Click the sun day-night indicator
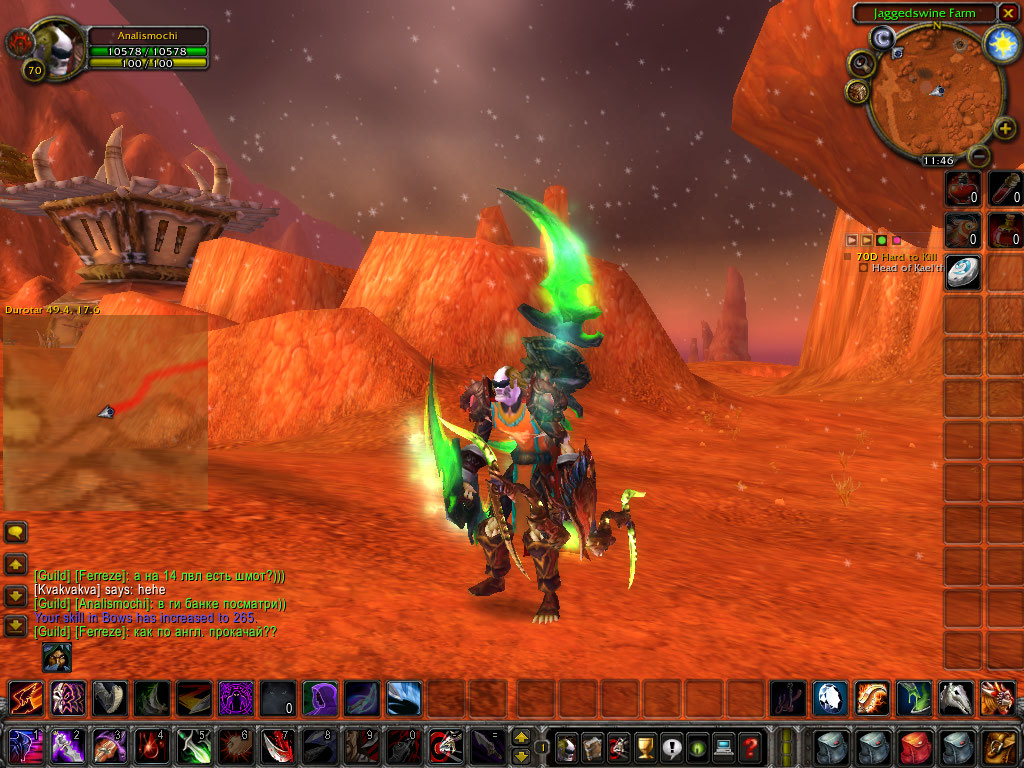 click(1001, 42)
